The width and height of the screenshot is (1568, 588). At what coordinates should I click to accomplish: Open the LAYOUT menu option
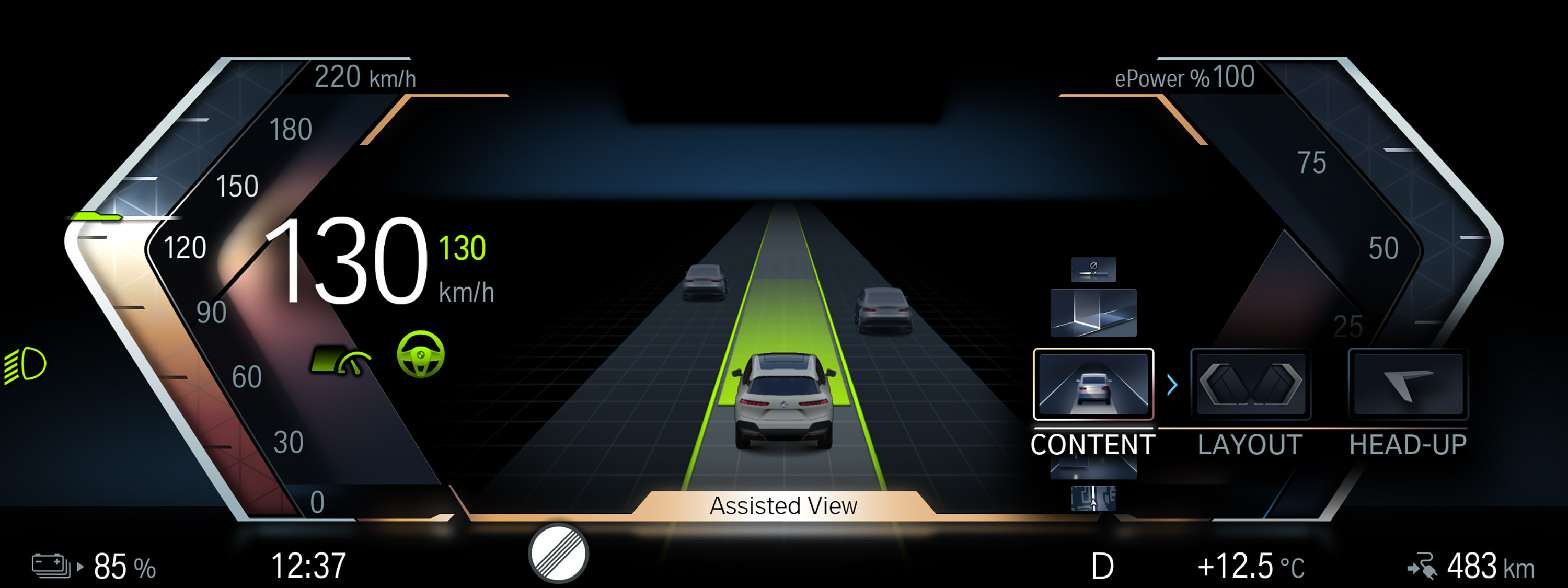click(x=1250, y=384)
